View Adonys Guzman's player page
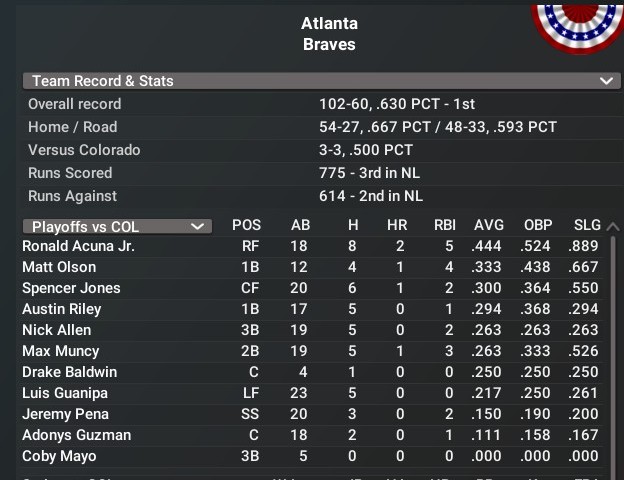 pos(76,435)
